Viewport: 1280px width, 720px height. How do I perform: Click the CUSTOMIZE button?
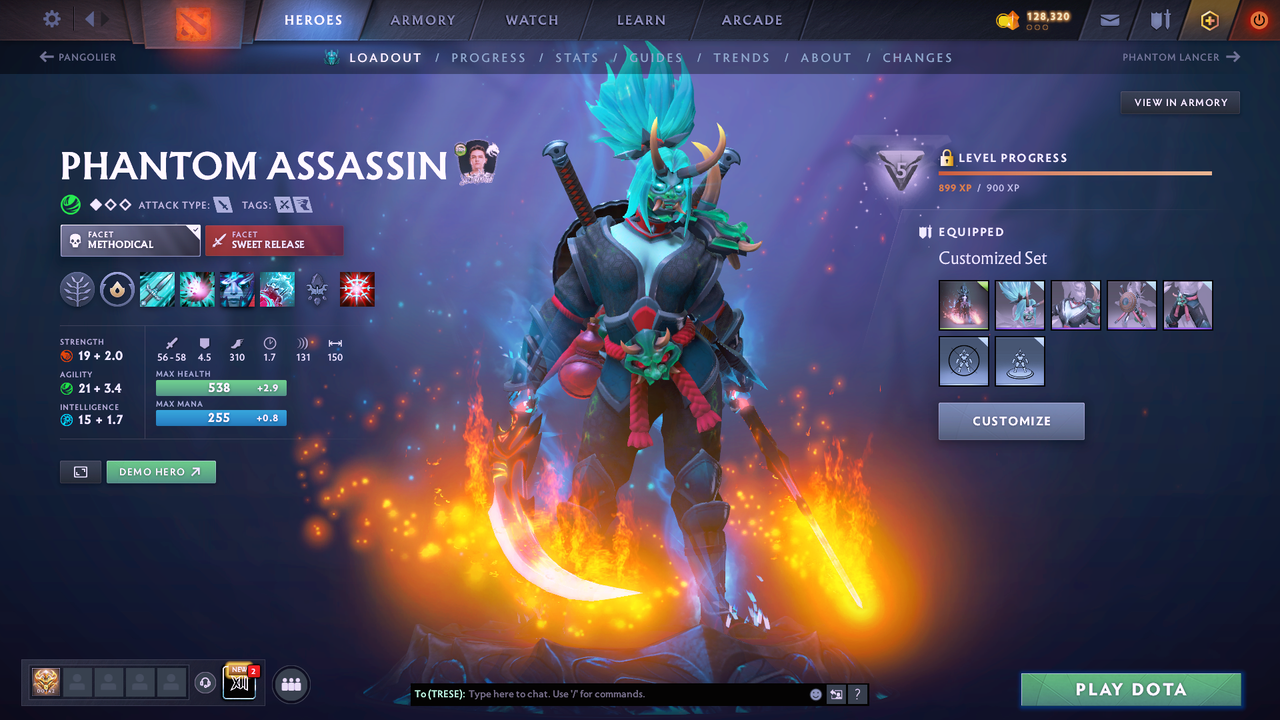tap(1011, 421)
